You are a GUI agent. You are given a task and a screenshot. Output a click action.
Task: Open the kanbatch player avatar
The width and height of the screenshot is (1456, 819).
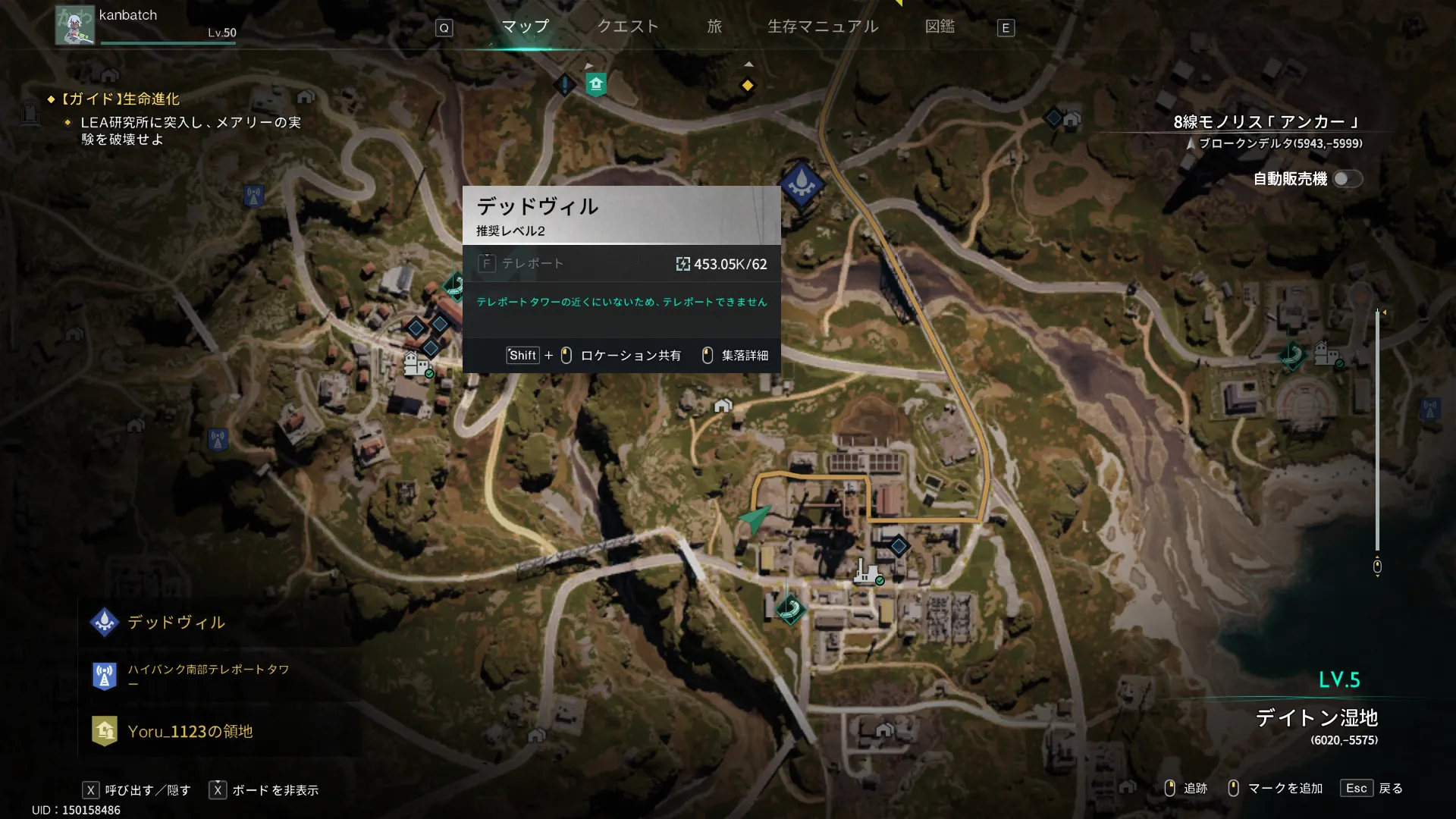click(74, 26)
